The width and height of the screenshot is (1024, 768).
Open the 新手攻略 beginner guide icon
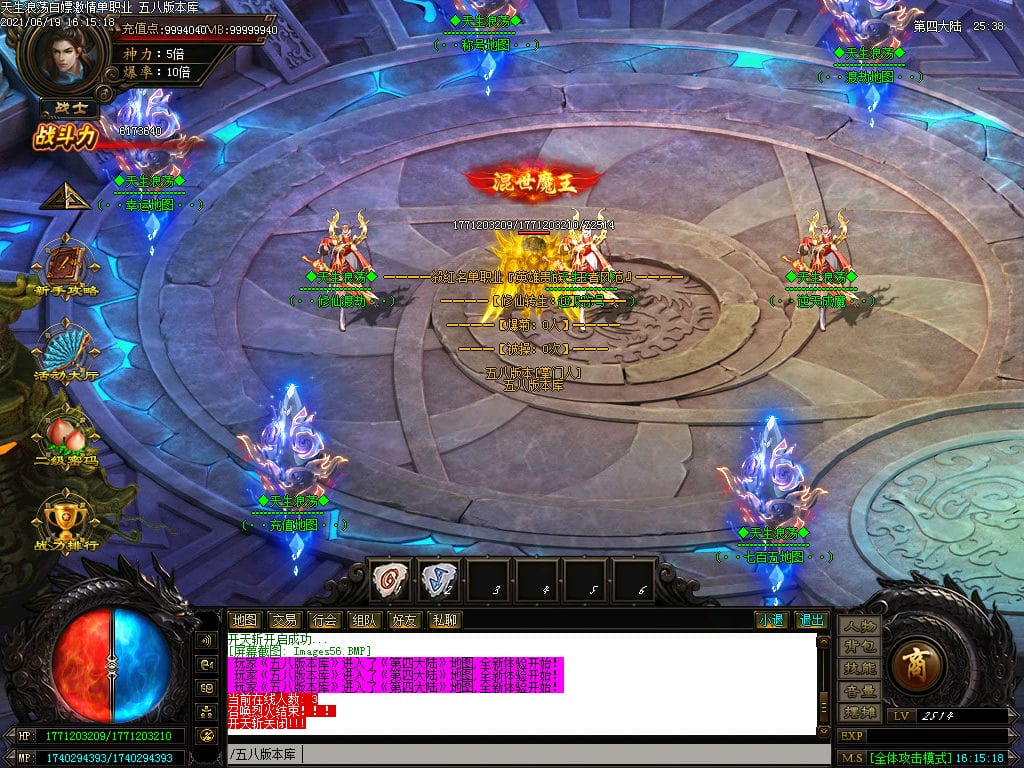[65, 264]
